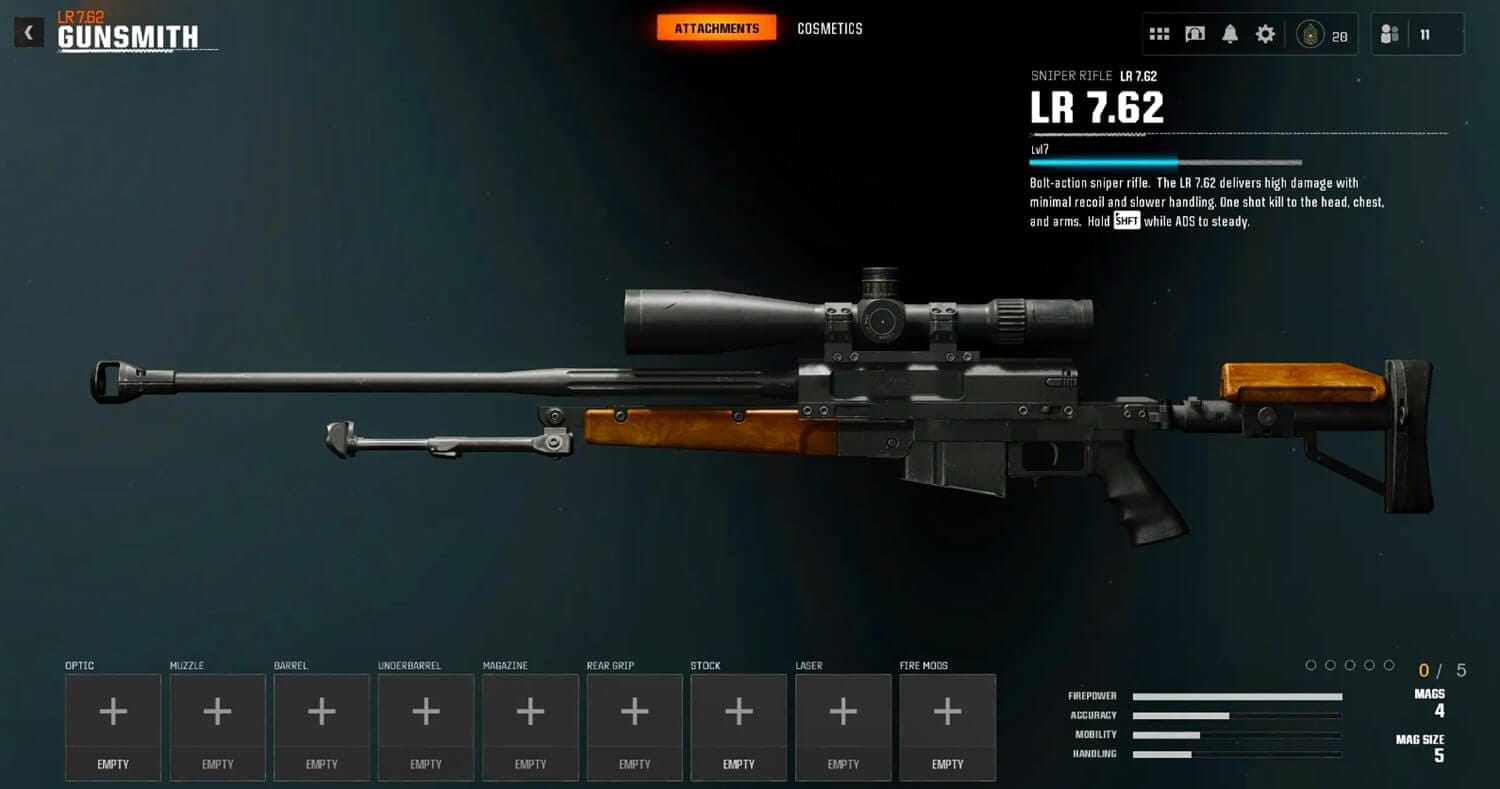1500x789 pixels.
Task: Open settings via the gear icon
Action: coord(1265,34)
